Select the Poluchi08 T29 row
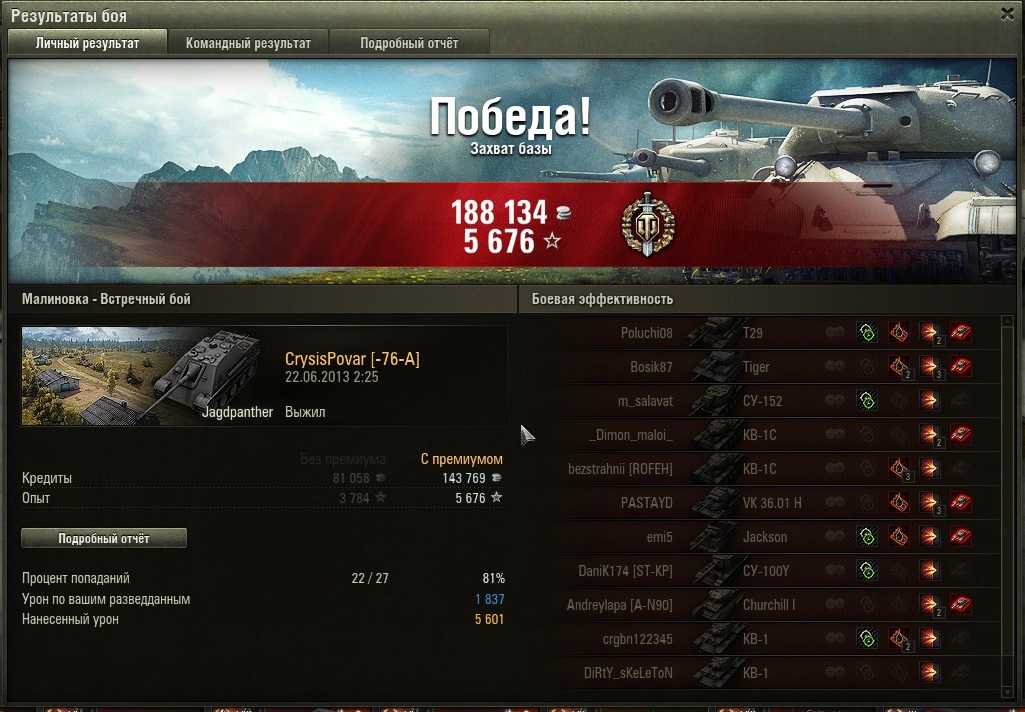1025x712 pixels. click(x=760, y=333)
